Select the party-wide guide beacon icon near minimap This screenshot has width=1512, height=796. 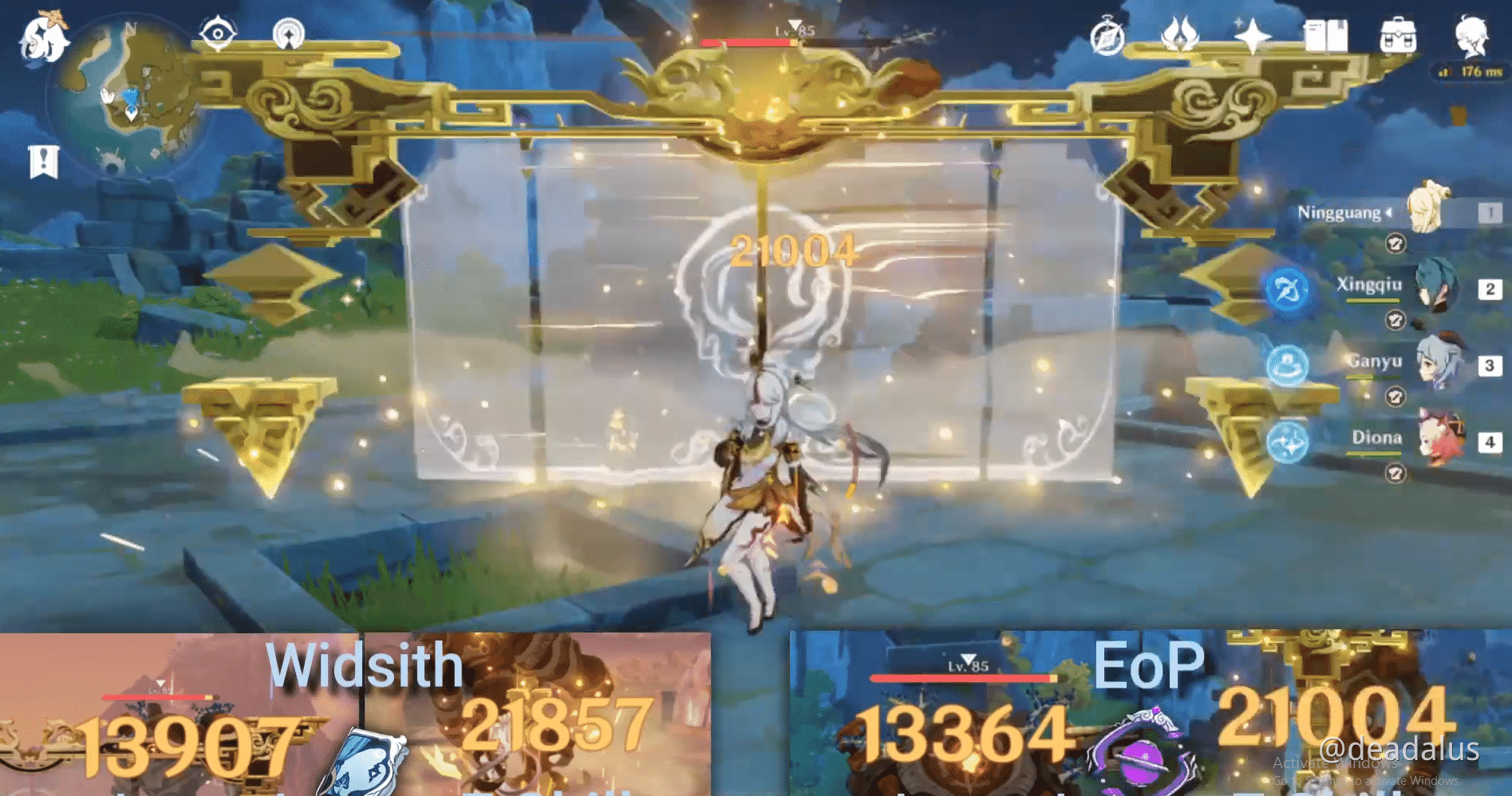click(x=287, y=32)
